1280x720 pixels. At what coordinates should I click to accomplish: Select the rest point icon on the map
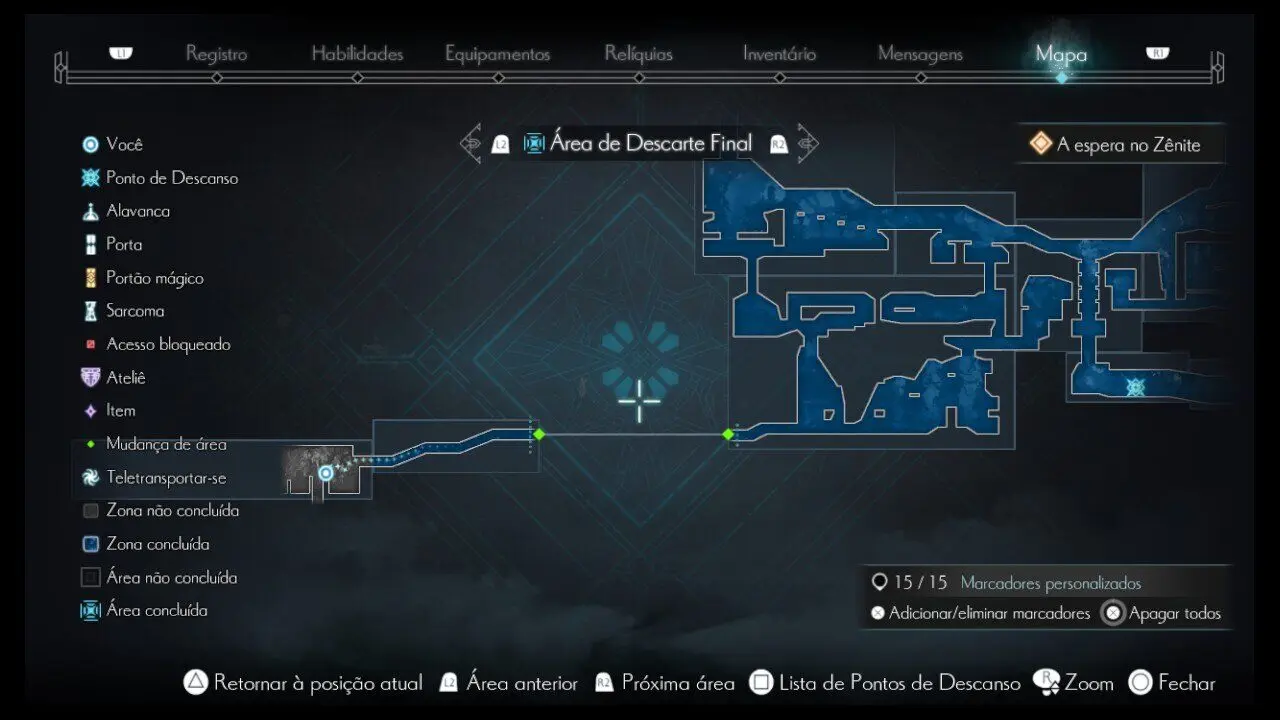[x=1135, y=387]
